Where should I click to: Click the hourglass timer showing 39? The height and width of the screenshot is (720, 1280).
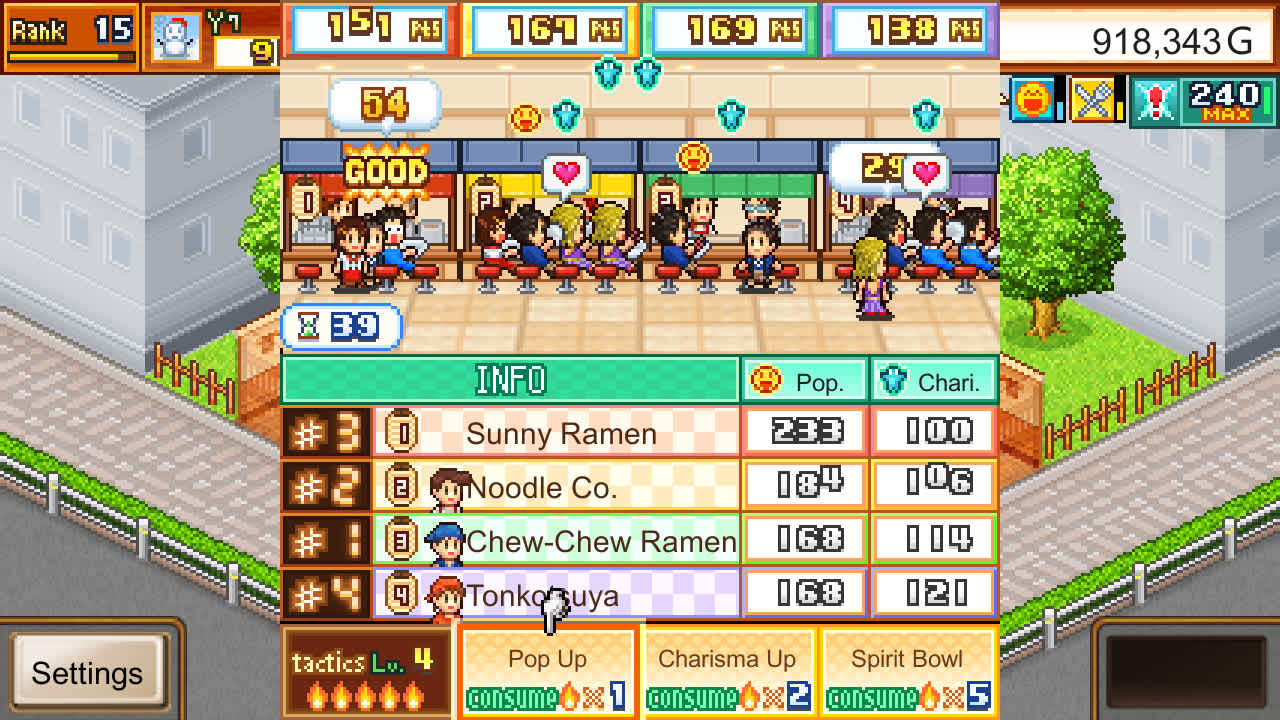click(341, 327)
